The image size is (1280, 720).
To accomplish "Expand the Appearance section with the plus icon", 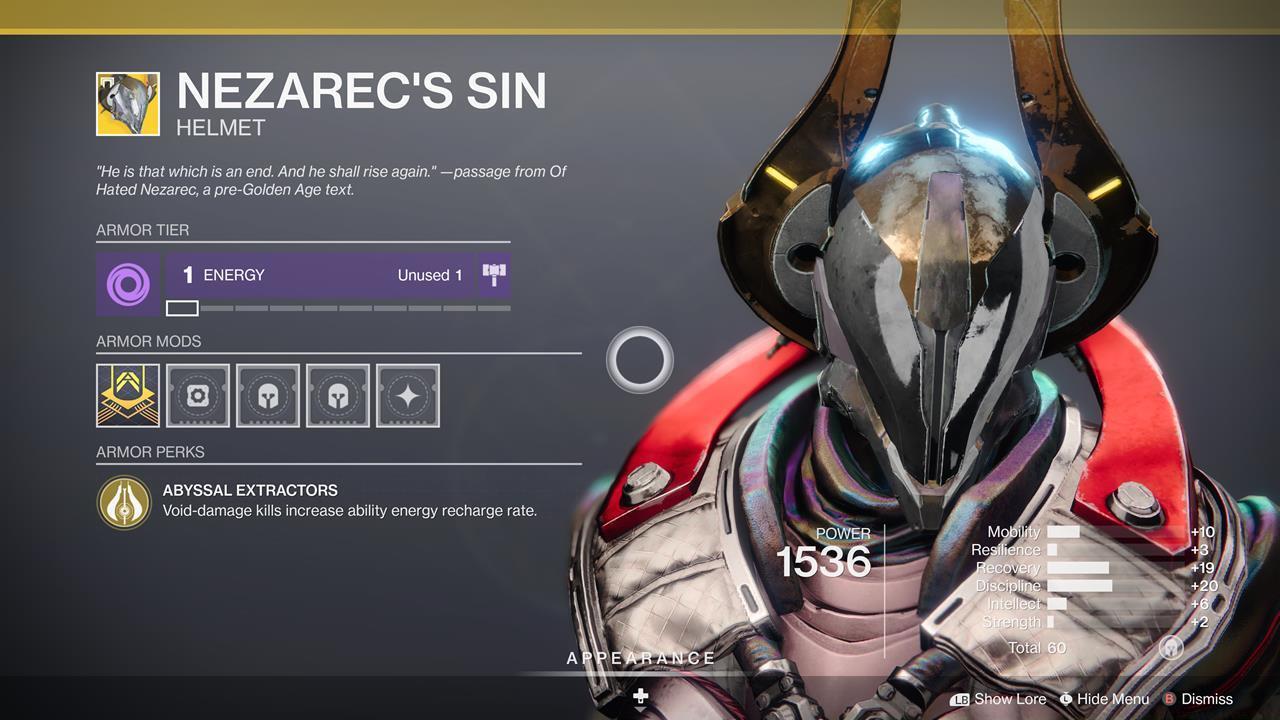I will tap(639, 696).
